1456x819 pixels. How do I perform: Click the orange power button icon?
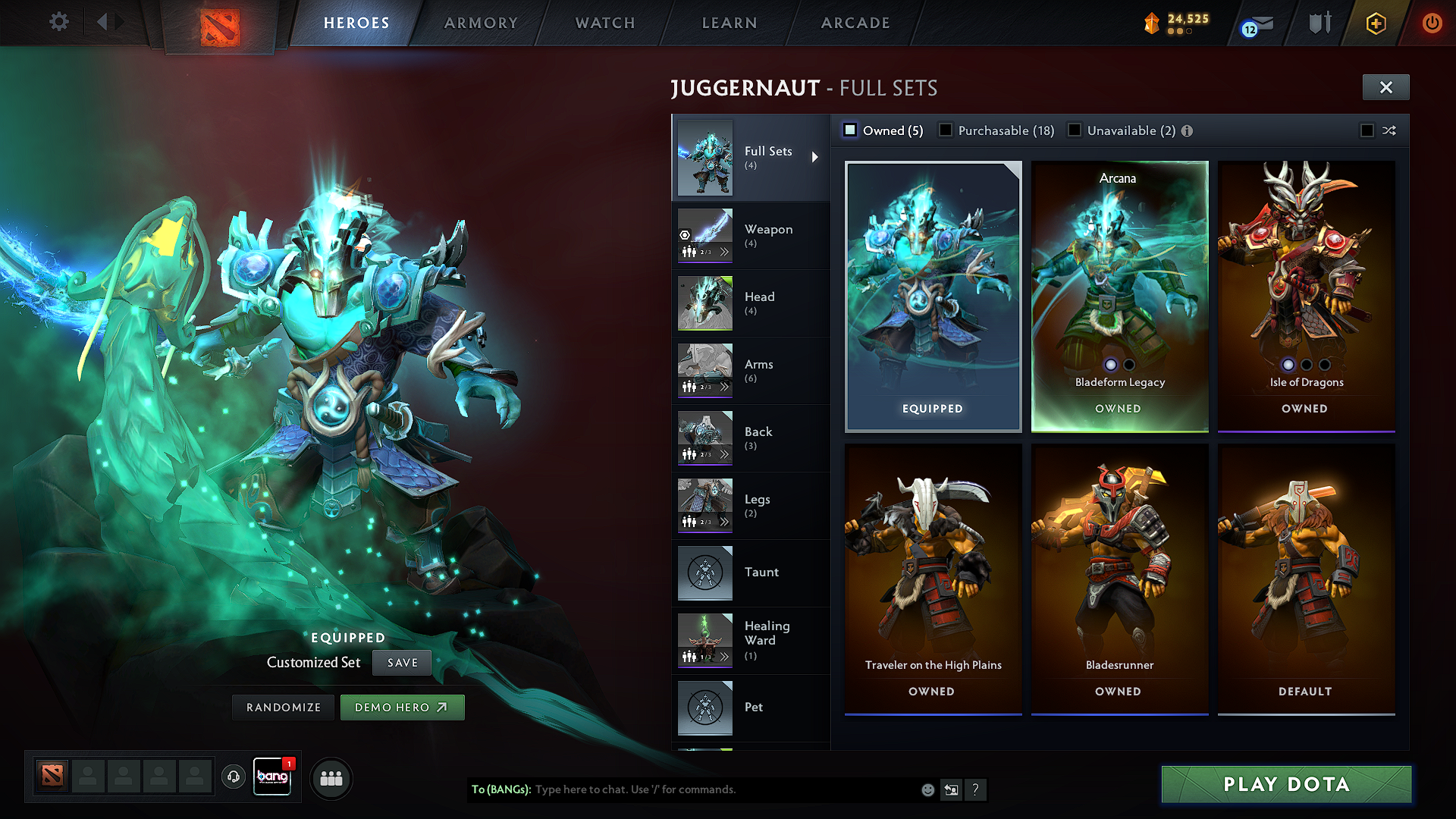(1432, 24)
